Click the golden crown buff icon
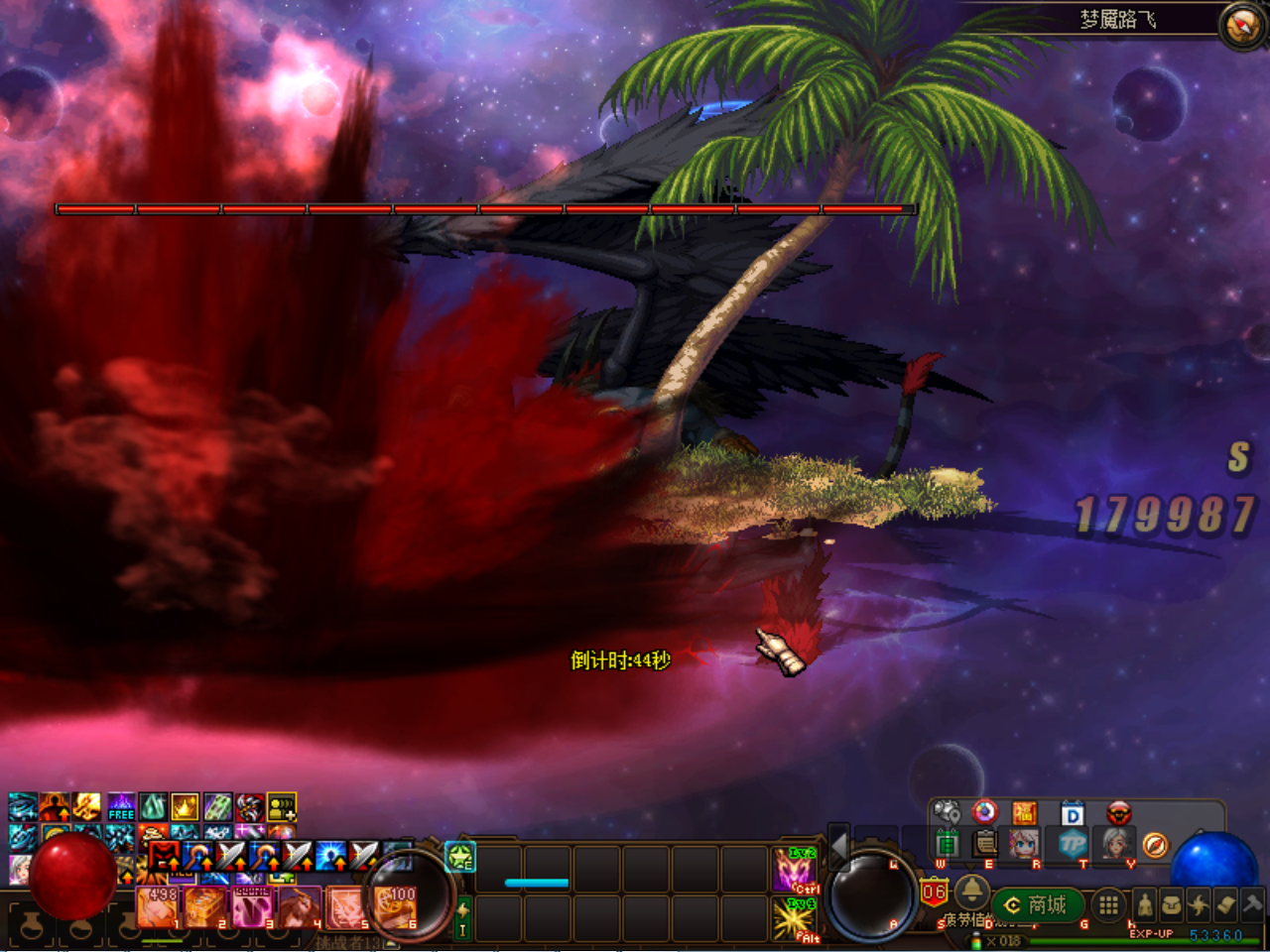 (186, 806)
